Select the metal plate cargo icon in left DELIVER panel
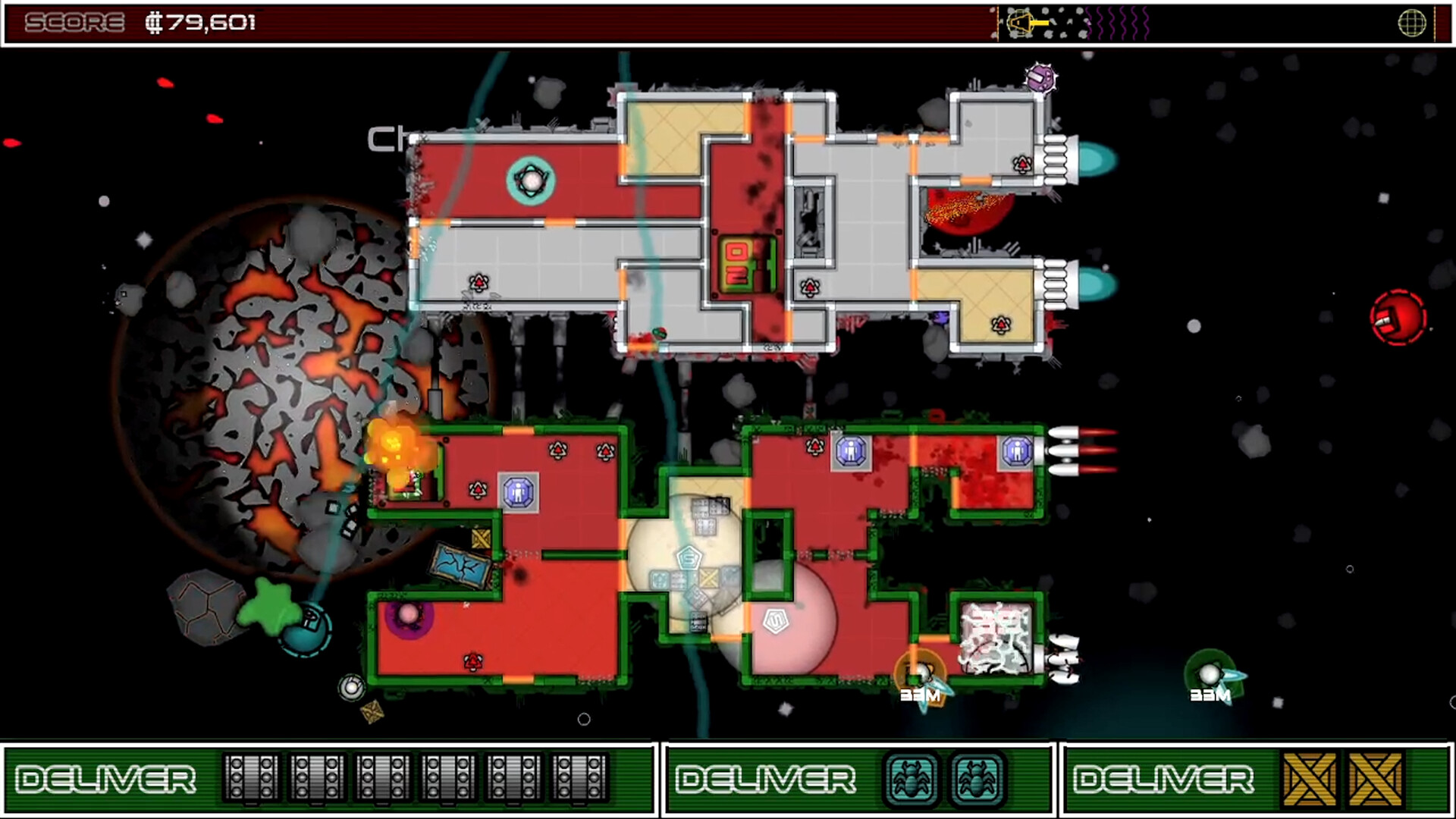 click(250, 777)
